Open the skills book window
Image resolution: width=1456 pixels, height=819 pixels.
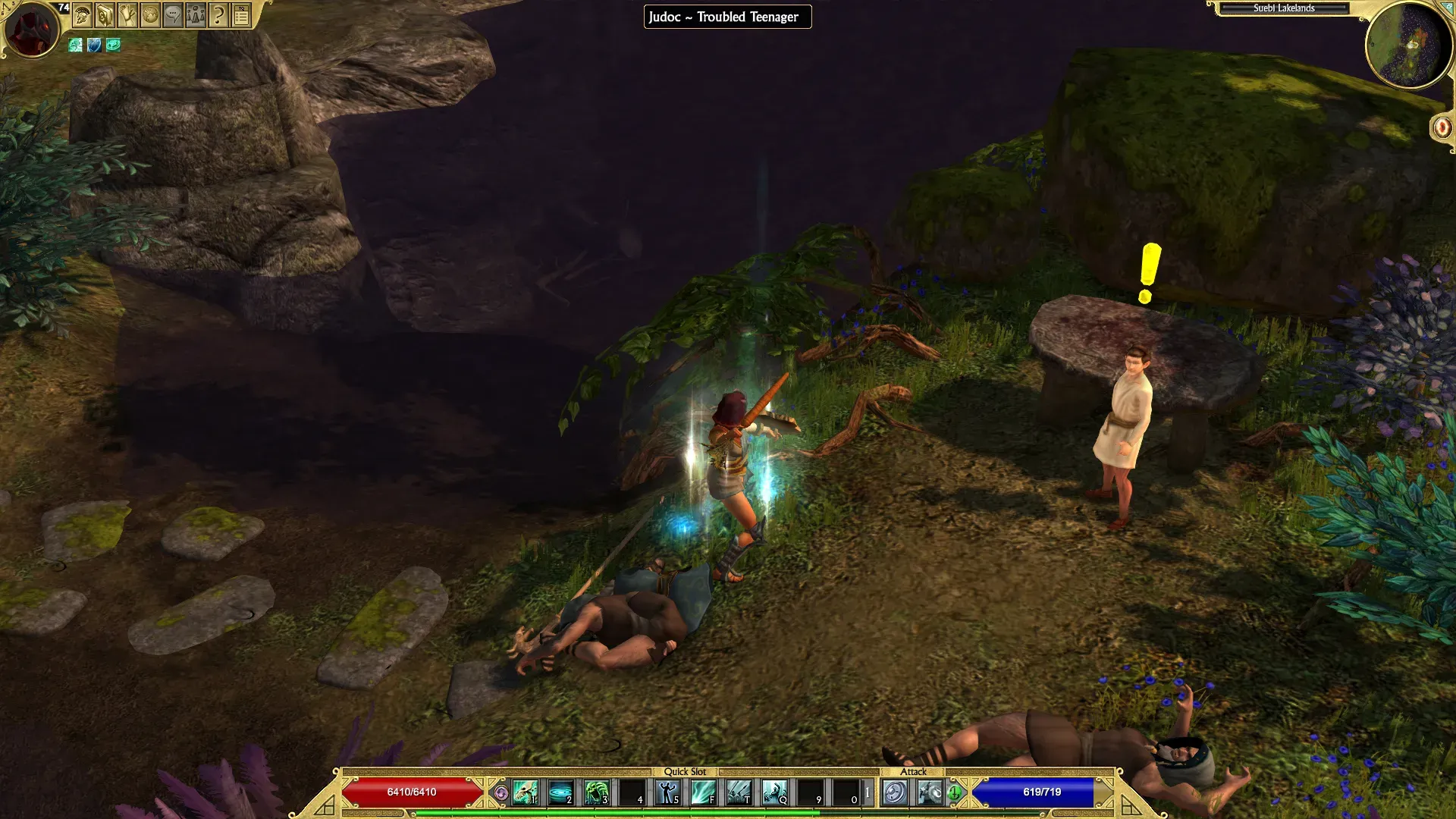click(105, 14)
